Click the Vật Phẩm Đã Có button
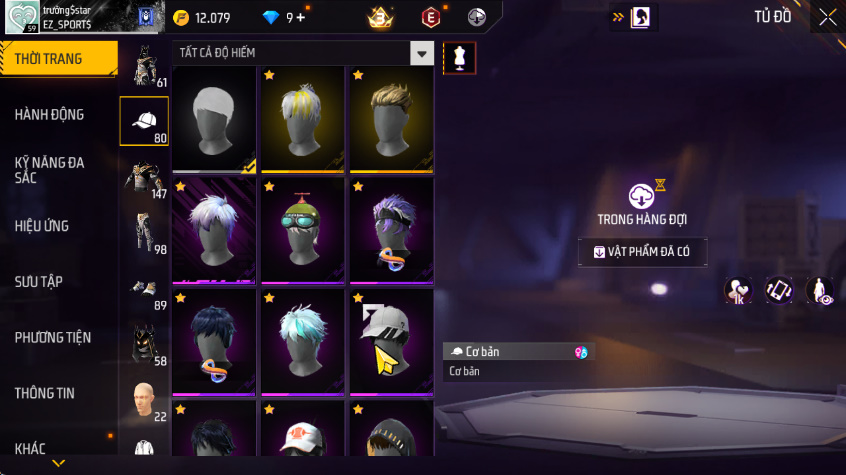This screenshot has height=475, width=846. click(x=643, y=252)
